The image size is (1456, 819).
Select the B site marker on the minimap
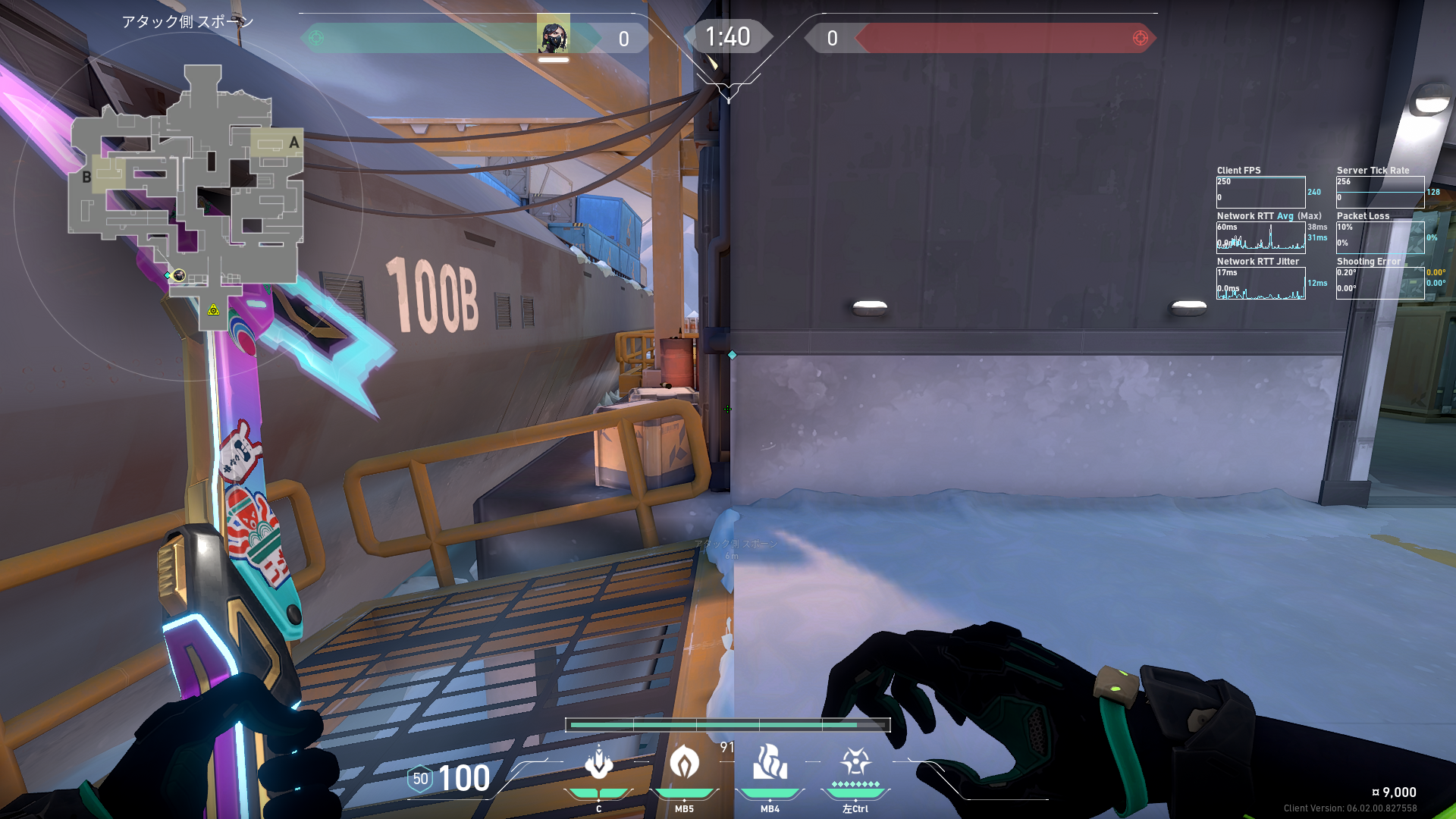pos(86,177)
